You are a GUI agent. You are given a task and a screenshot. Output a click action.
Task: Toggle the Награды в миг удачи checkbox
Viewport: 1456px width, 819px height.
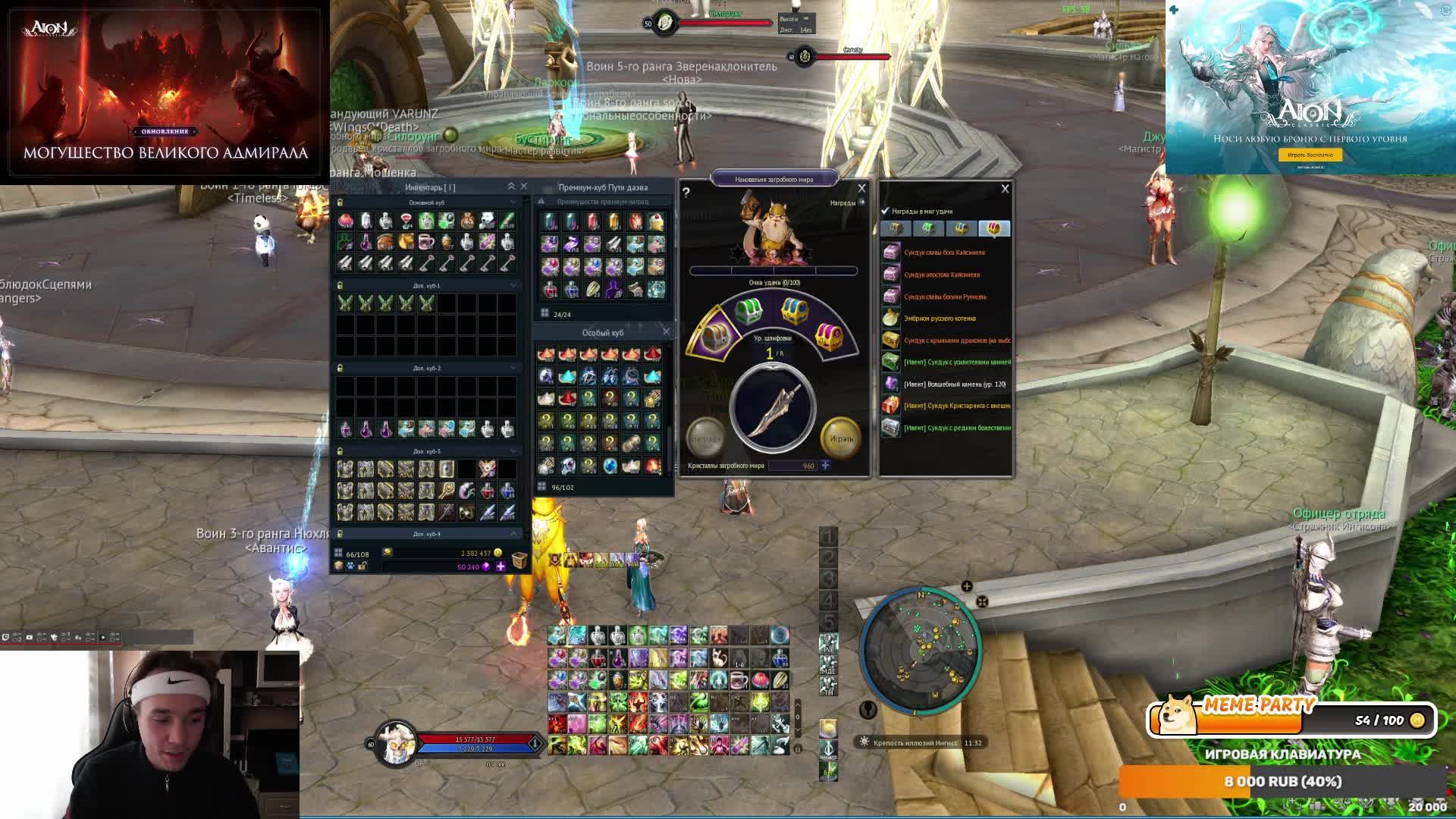pyautogui.click(x=885, y=211)
